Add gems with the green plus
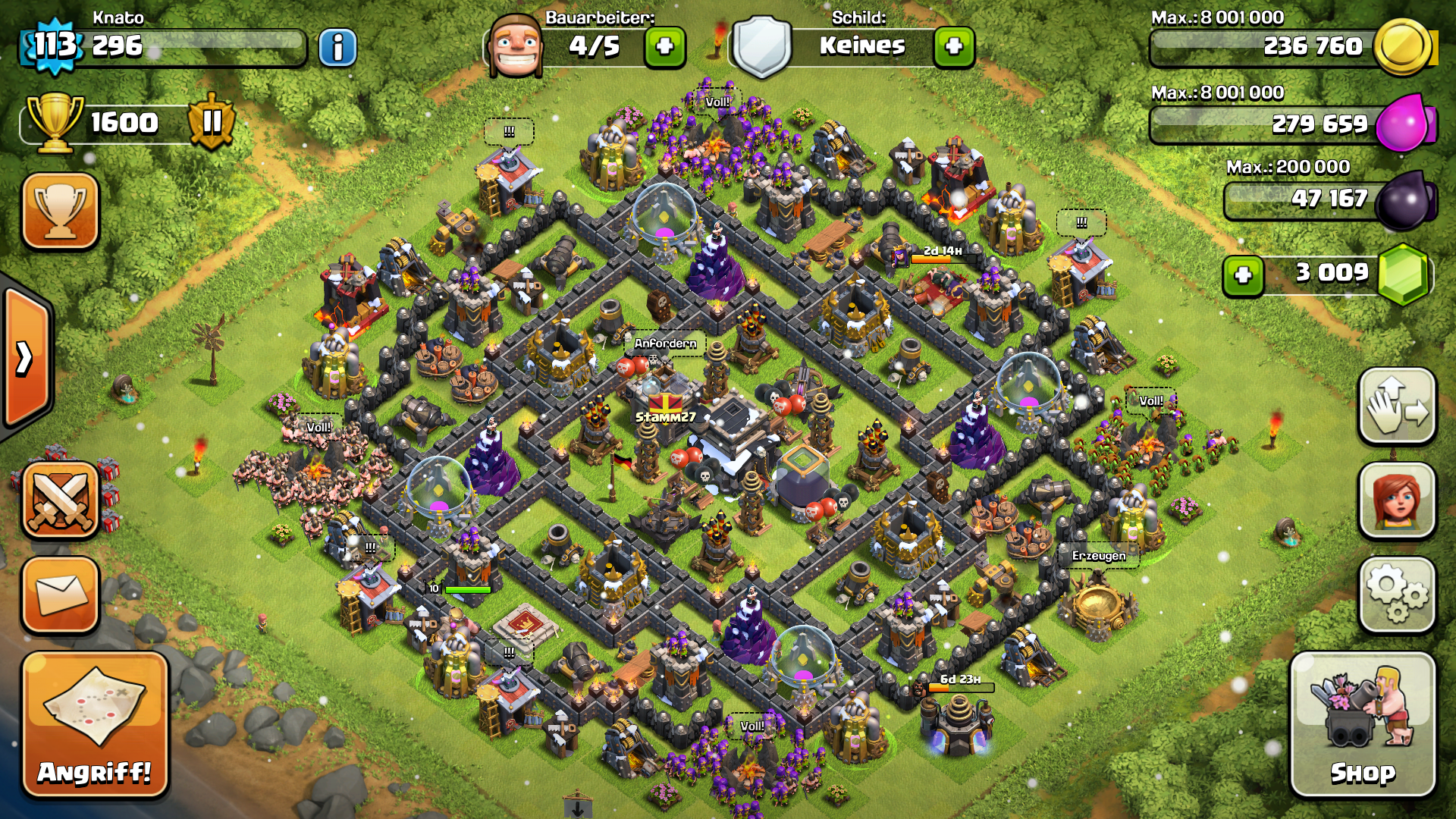The height and width of the screenshot is (819, 1456). [x=1243, y=275]
